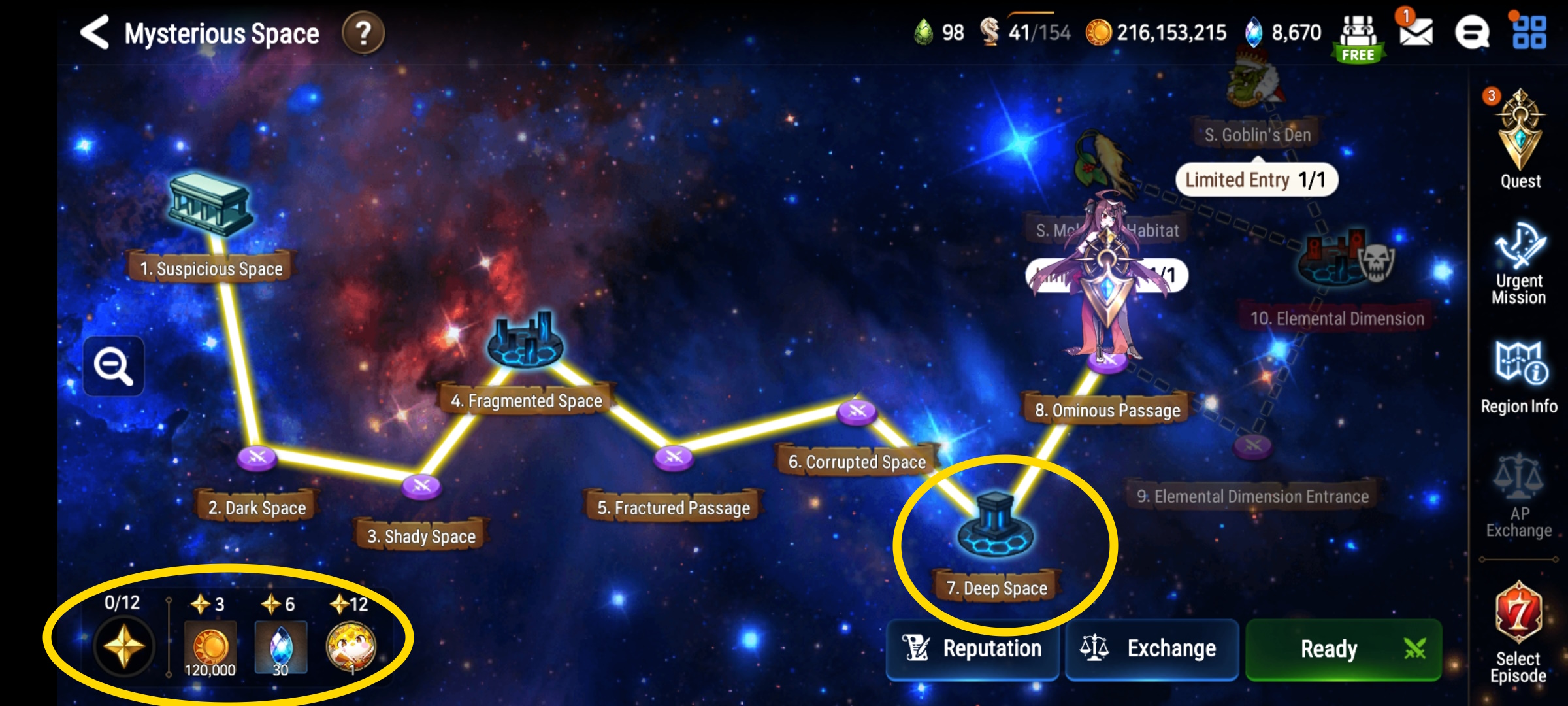Open the chat icon in the top bar
Screen dimensions: 1568x706
pyautogui.click(x=1473, y=31)
